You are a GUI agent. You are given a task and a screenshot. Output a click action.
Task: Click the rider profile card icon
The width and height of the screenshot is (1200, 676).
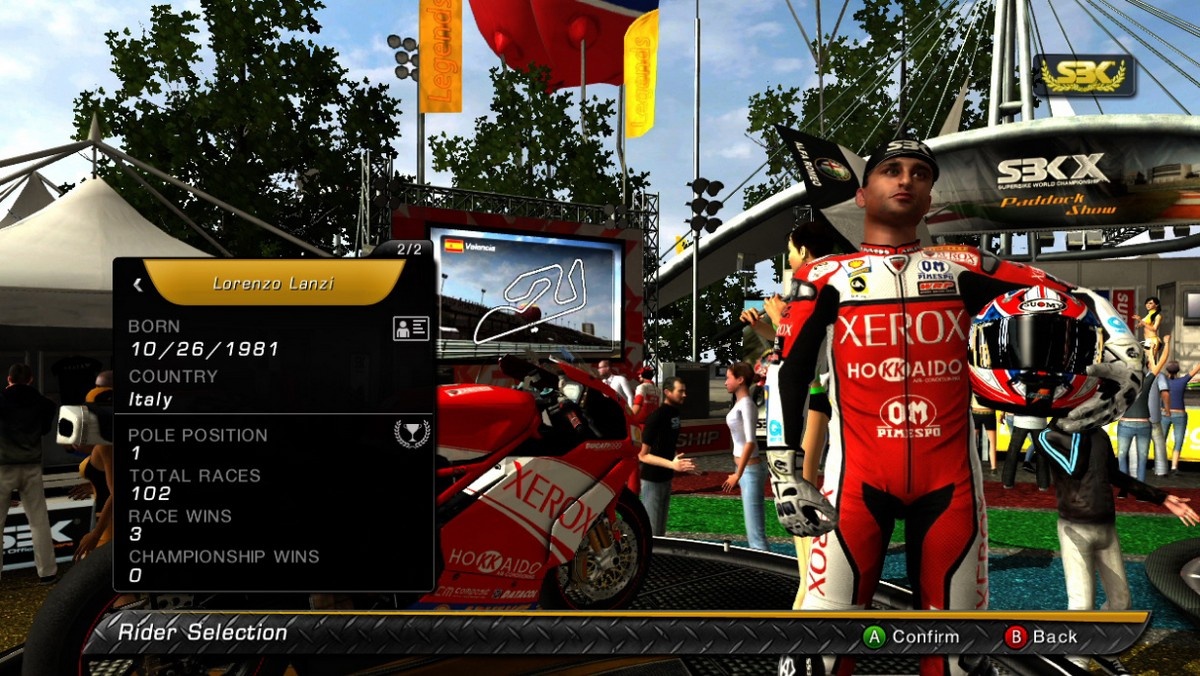click(411, 328)
